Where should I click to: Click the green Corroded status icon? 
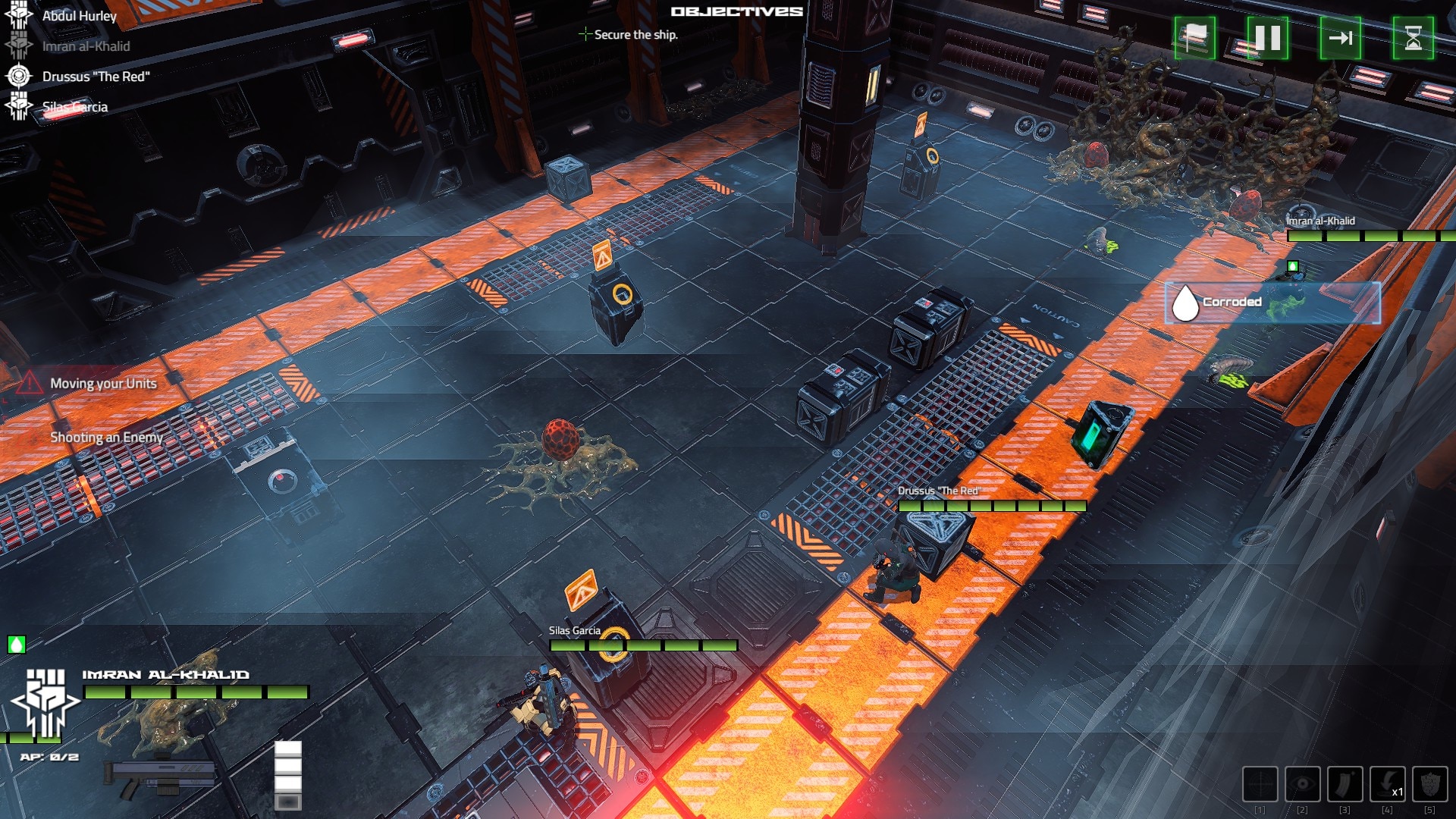[17, 645]
